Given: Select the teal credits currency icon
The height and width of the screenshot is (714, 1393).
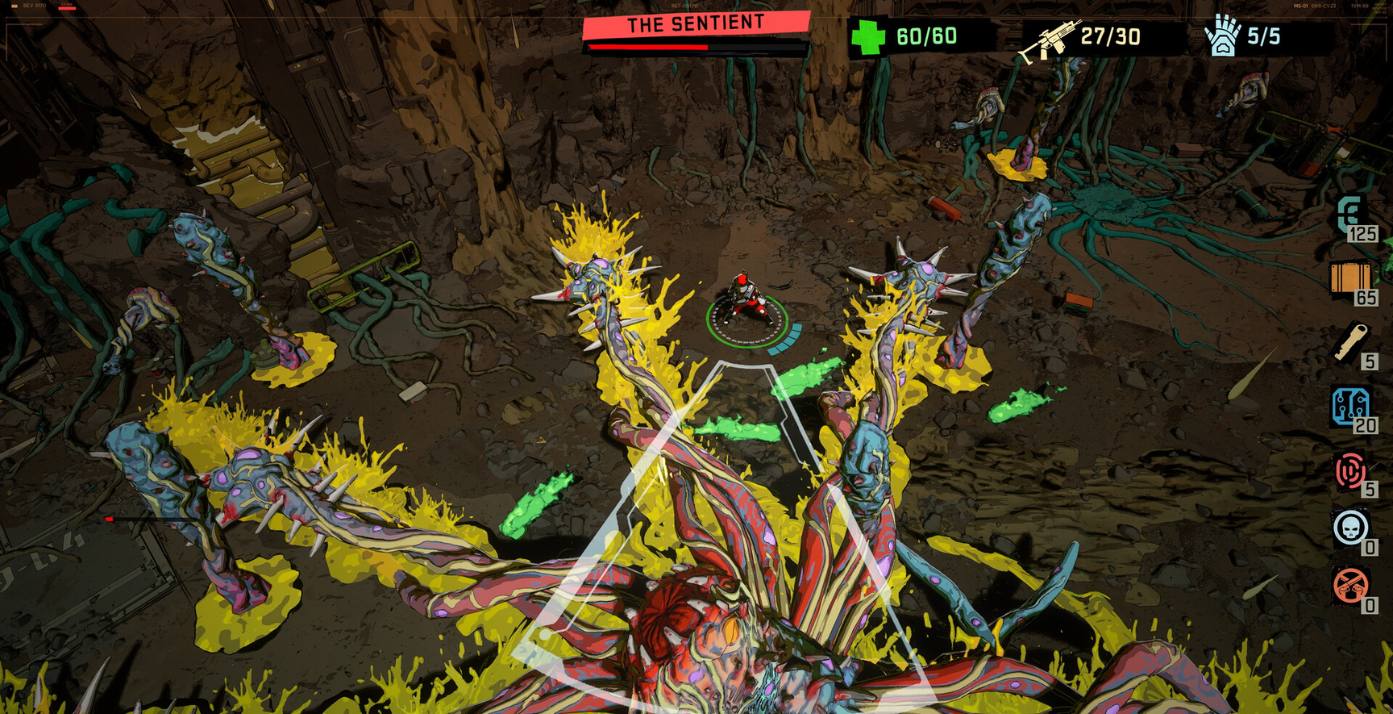Looking at the screenshot, I should point(1350,214).
